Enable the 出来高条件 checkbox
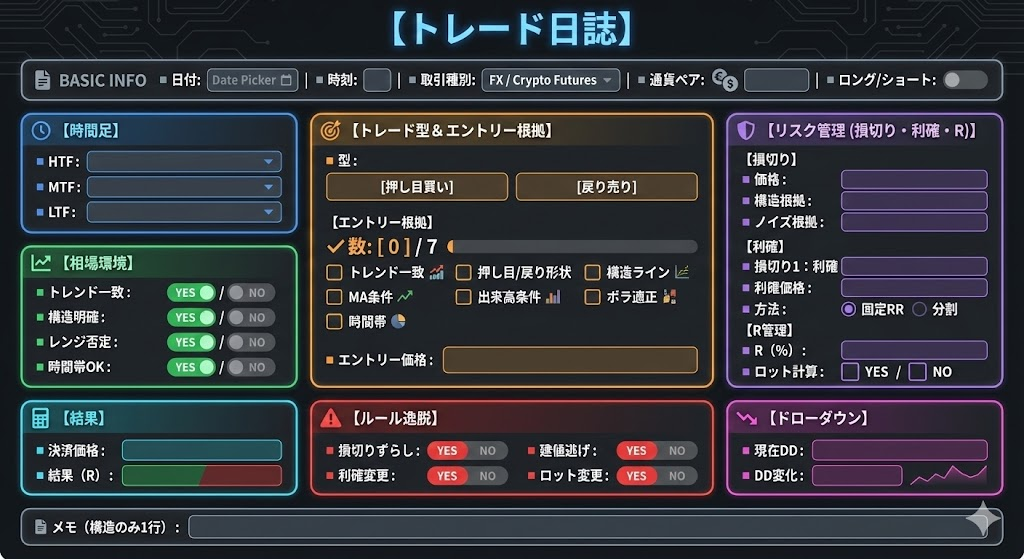 pos(464,297)
